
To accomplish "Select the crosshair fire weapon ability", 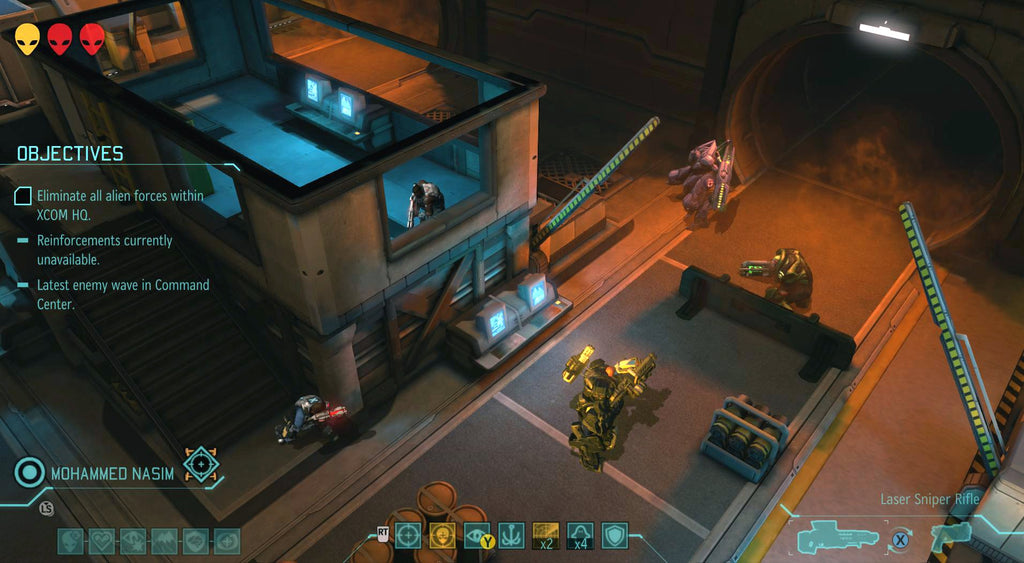I will click(x=407, y=536).
